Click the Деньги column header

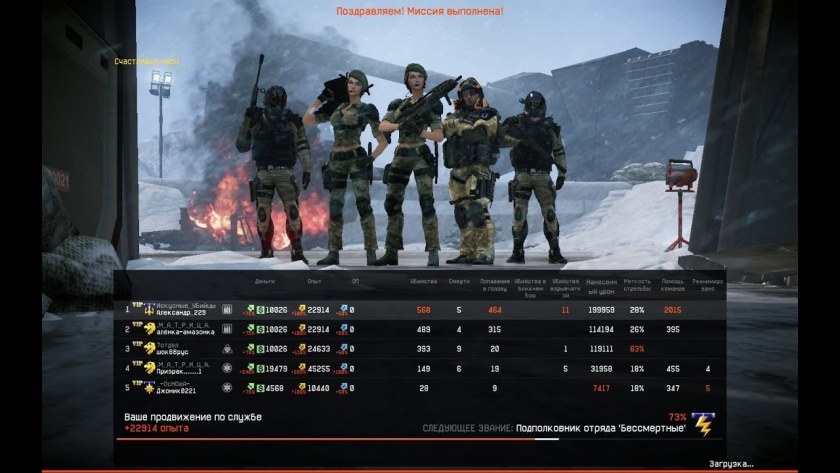[265, 282]
